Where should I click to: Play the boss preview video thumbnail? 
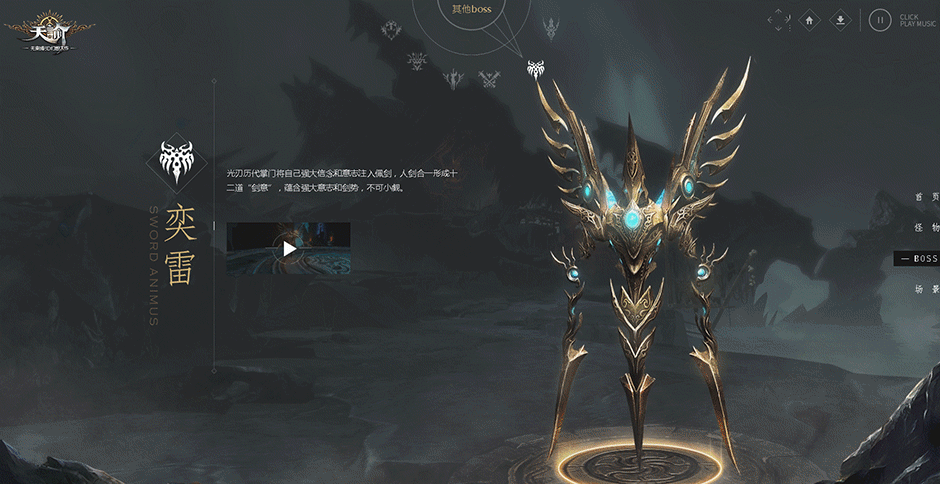(x=288, y=249)
